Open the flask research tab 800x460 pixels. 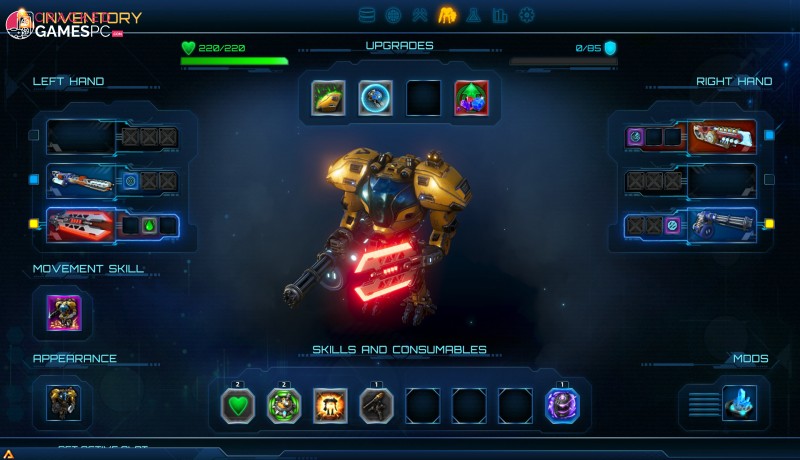(x=474, y=15)
